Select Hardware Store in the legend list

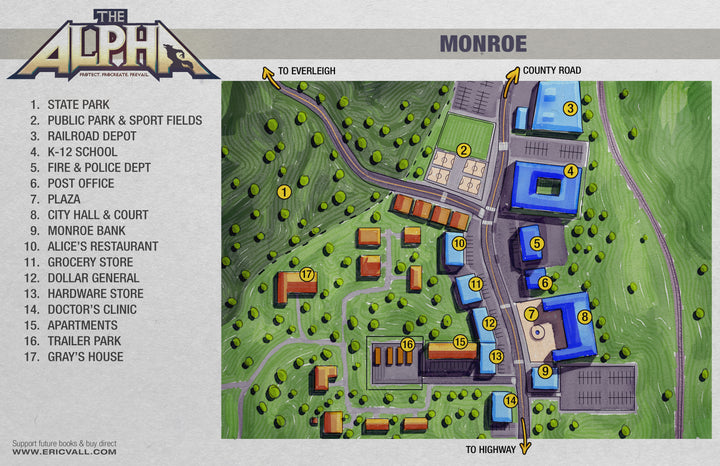[94, 294]
